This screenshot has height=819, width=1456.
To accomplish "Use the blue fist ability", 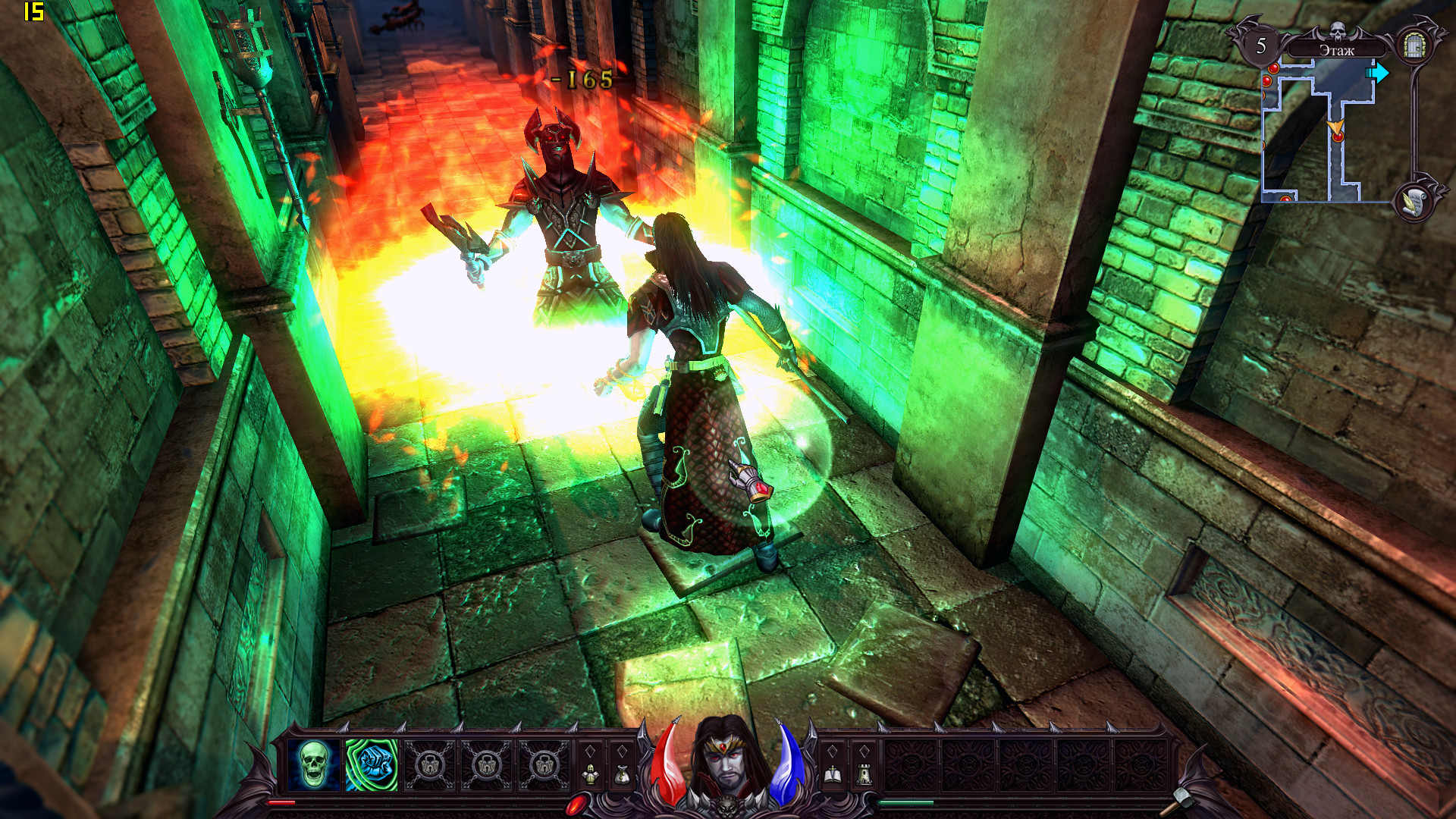I will pos(372,765).
